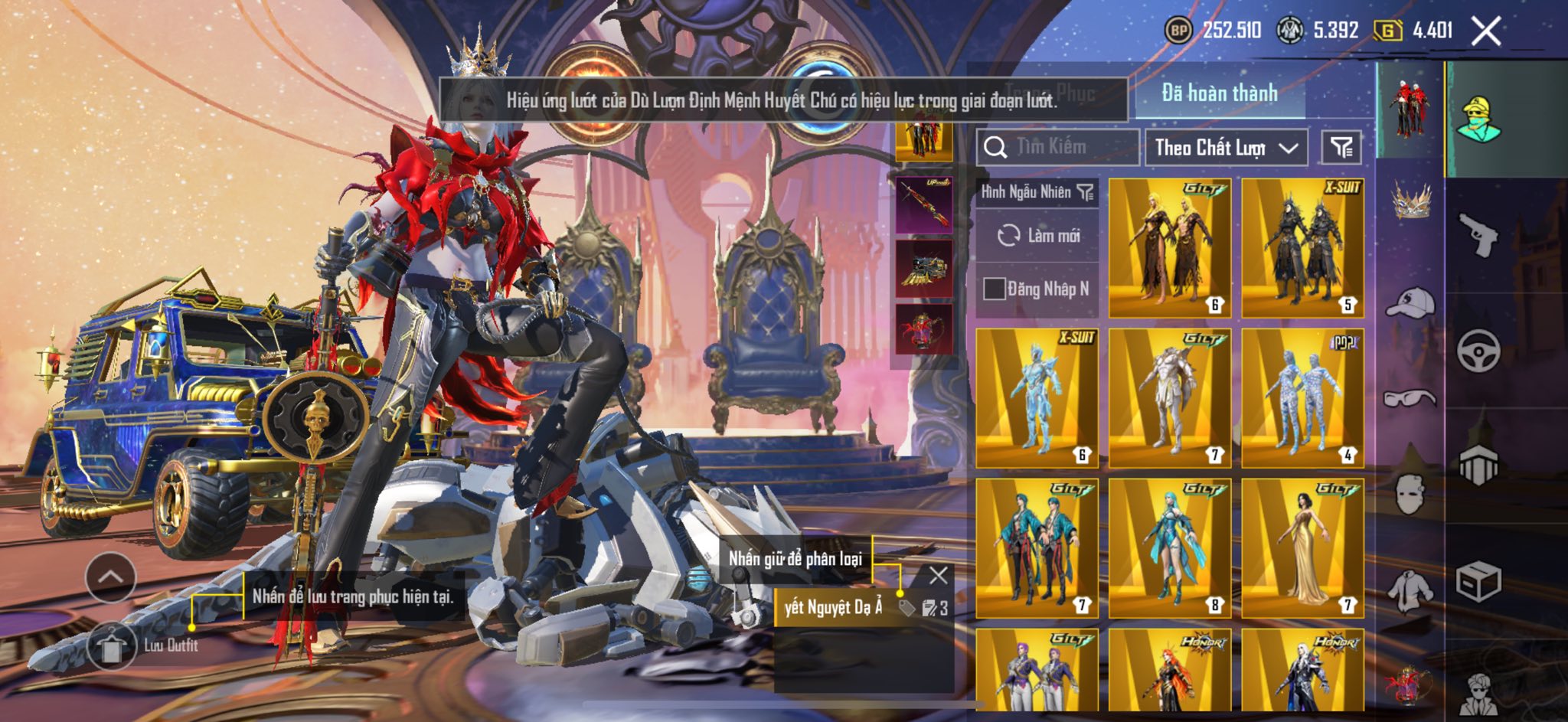
Task: Select the golden gown outfit
Action: point(1302,548)
